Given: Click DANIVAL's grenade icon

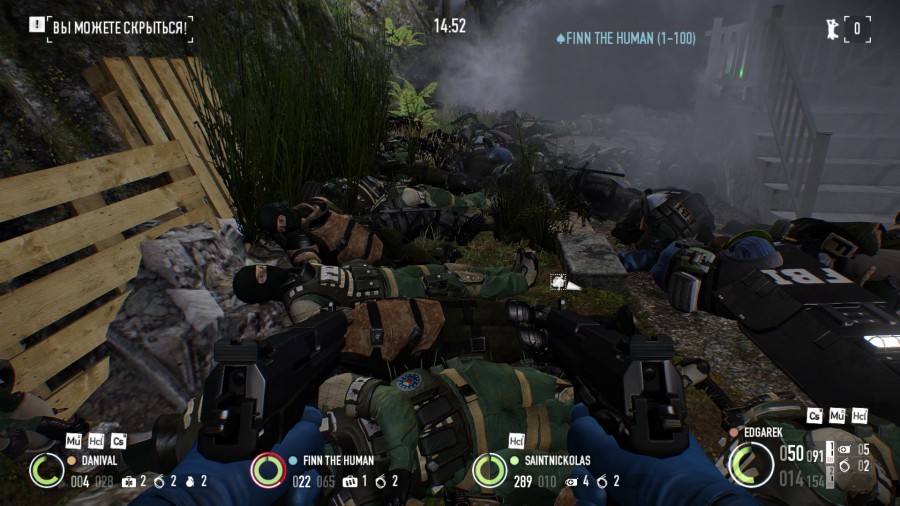Looking at the screenshot, I should point(189,481).
